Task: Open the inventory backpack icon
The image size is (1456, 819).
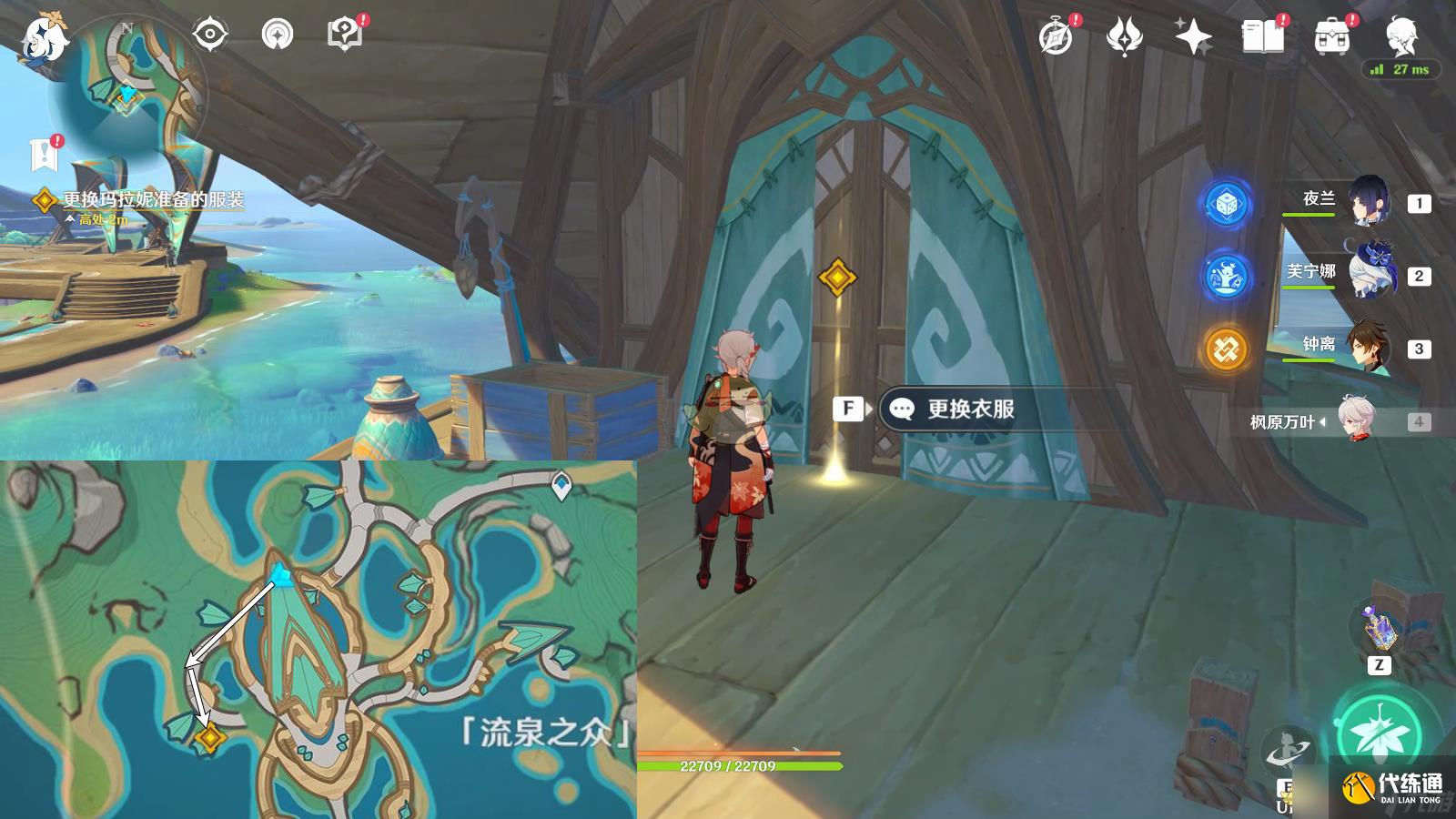Action: (1330, 35)
